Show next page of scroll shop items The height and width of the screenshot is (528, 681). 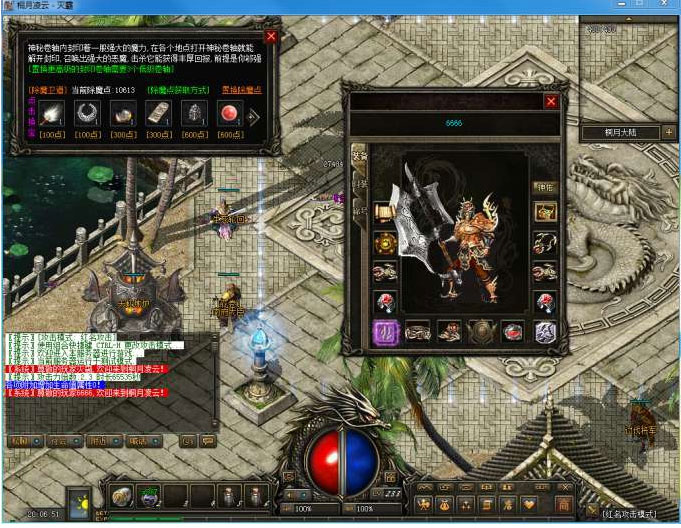coord(254,117)
